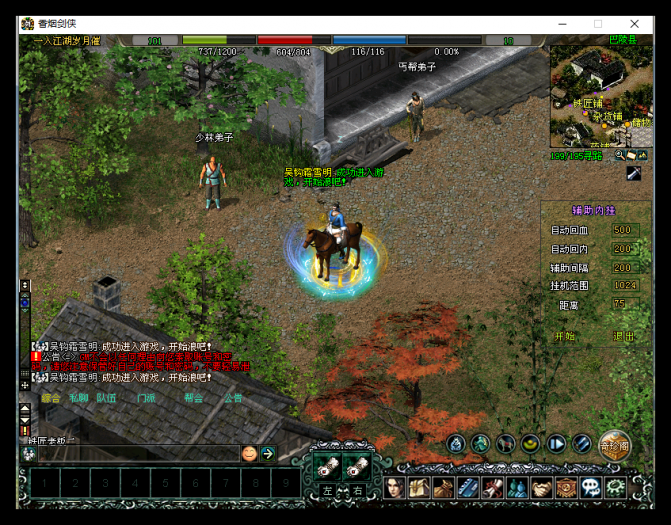Click the magnifier icon under the minimap
This screenshot has height=525, width=671.
pos(620,156)
